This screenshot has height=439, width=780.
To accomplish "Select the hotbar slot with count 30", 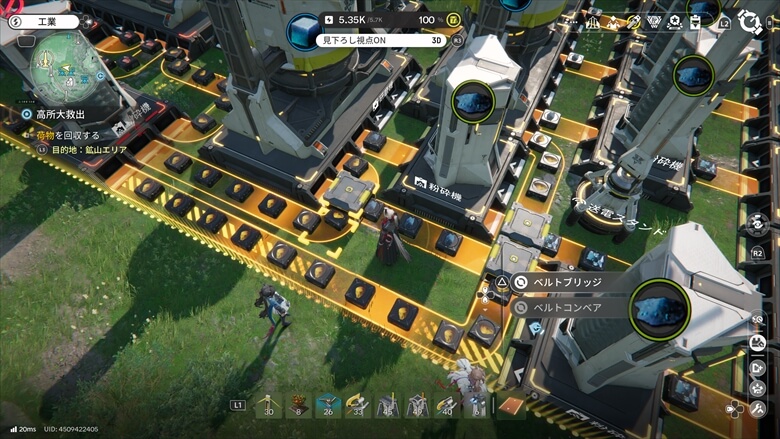I will pyautogui.click(x=267, y=404).
